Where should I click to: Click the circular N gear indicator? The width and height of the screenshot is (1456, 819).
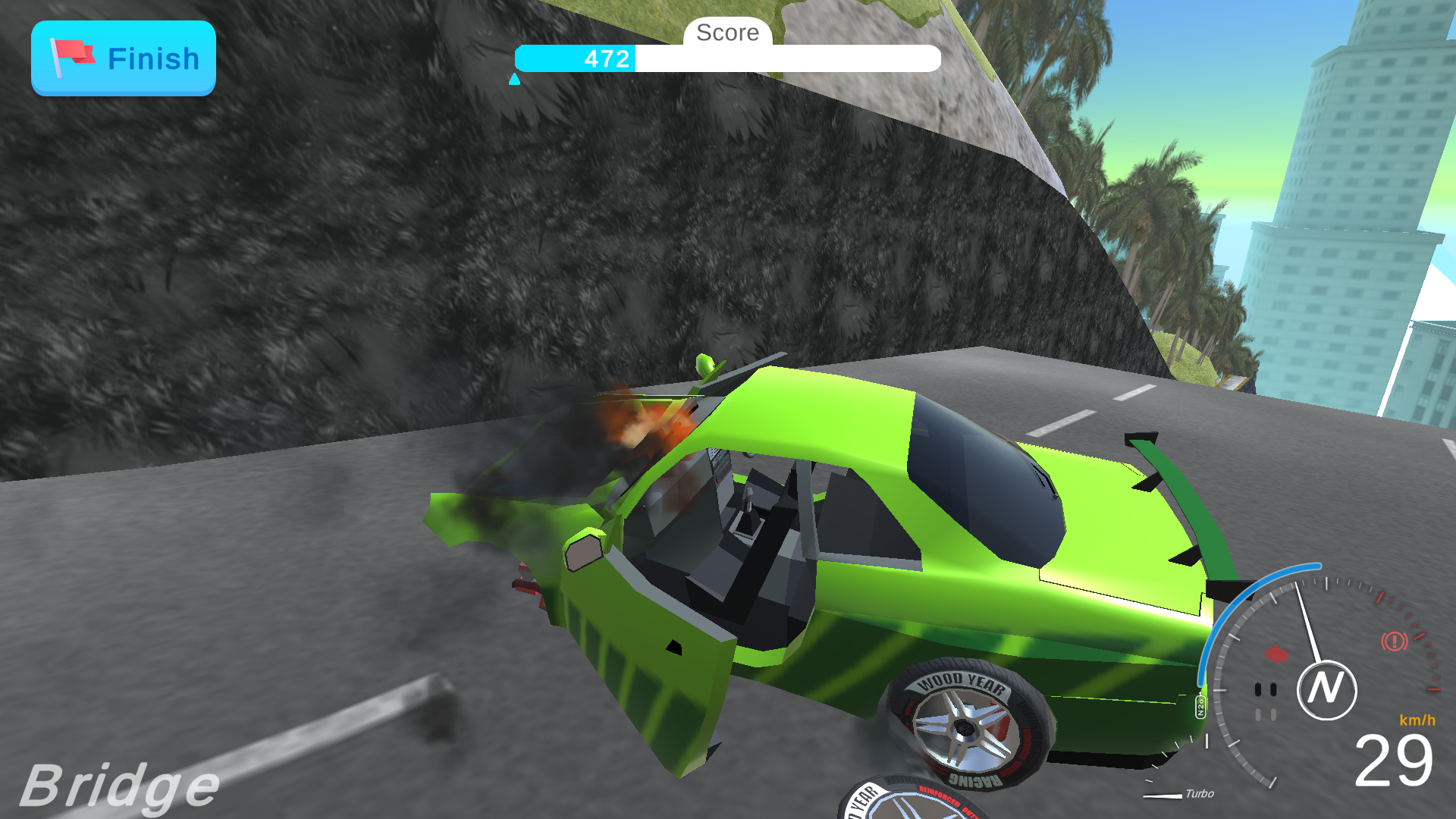pos(1327,689)
